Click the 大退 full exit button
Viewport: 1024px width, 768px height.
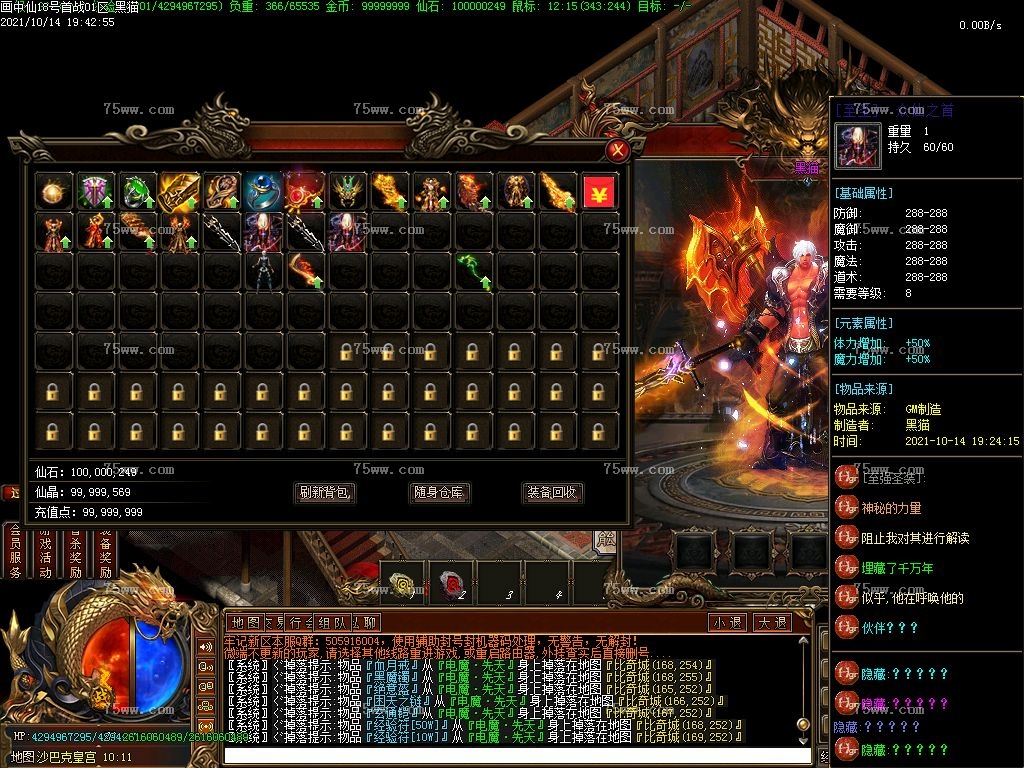tap(772, 622)
